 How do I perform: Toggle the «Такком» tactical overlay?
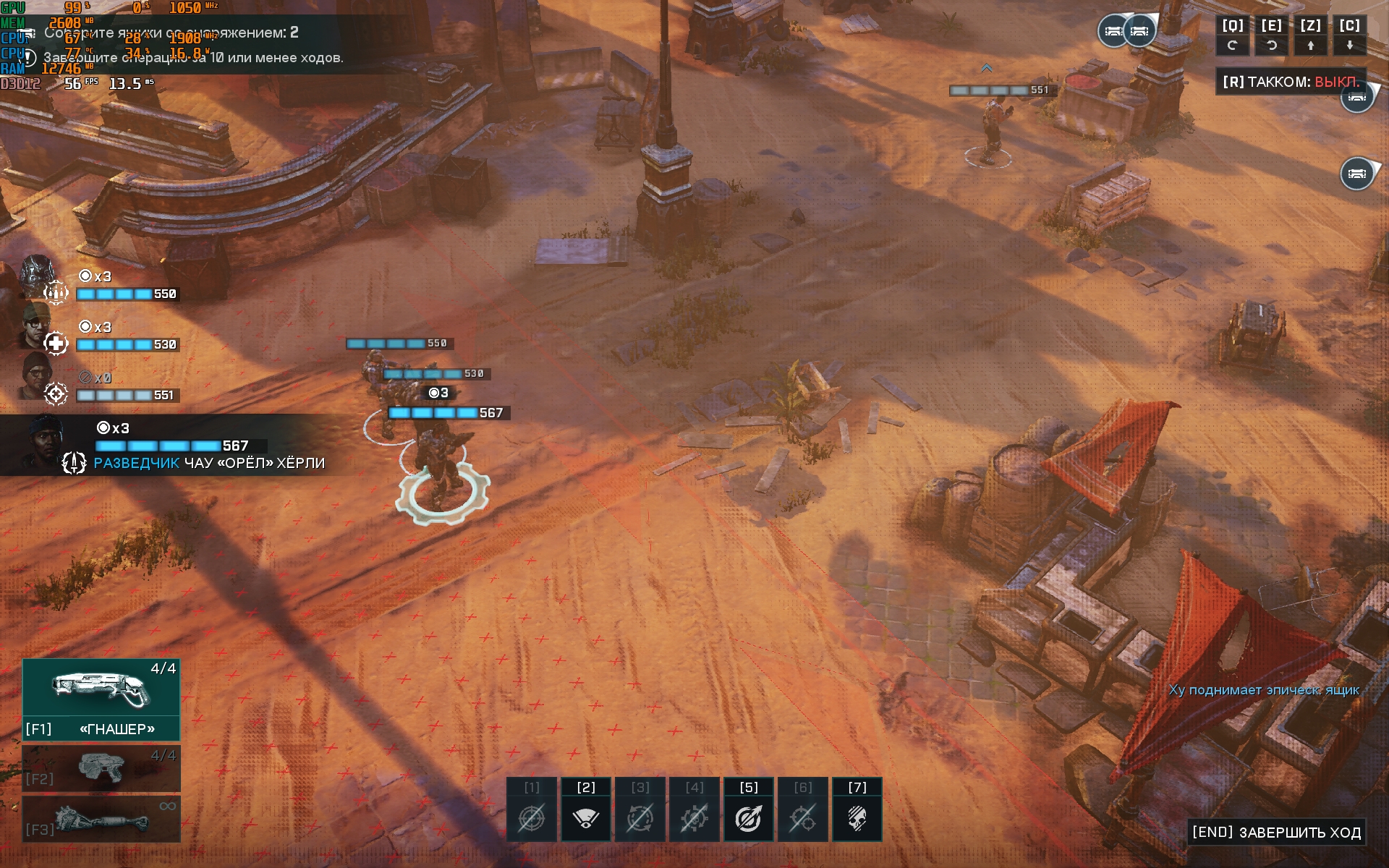1291,82
